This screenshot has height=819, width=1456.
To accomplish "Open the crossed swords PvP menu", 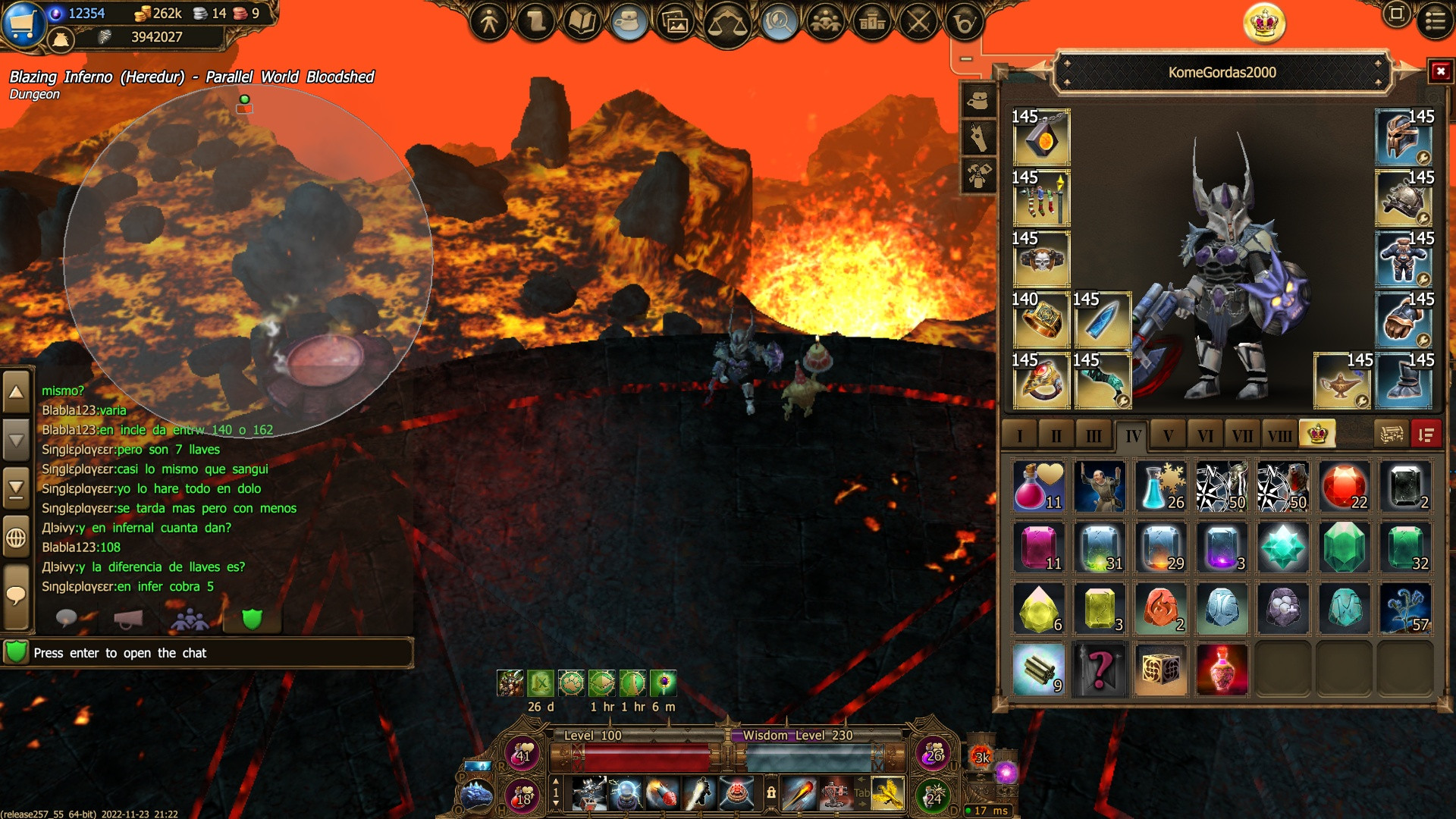I will (x=919, y=23).
